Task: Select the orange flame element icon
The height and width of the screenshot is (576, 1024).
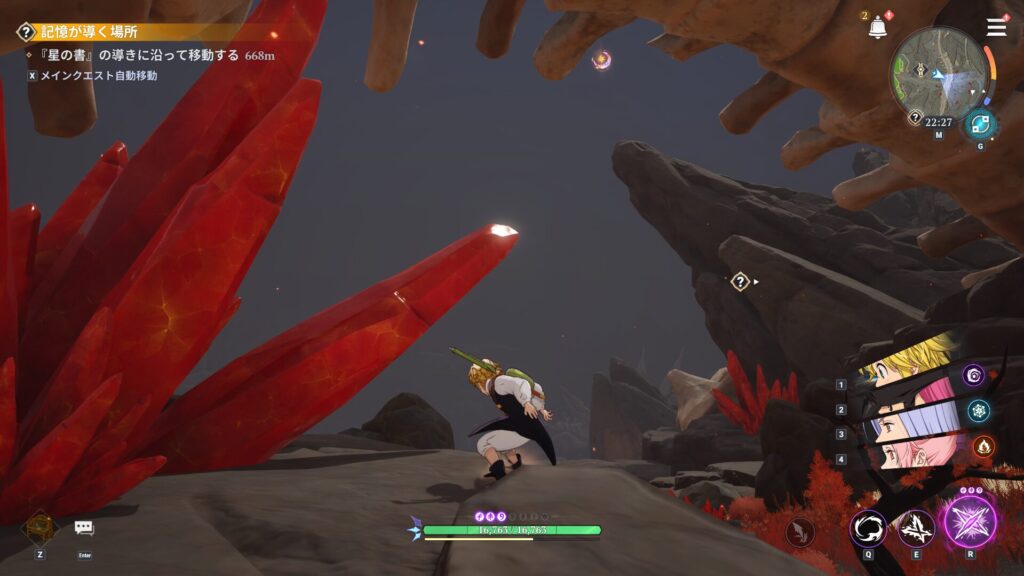Action: pyautogui.click(x=984, y=446)
